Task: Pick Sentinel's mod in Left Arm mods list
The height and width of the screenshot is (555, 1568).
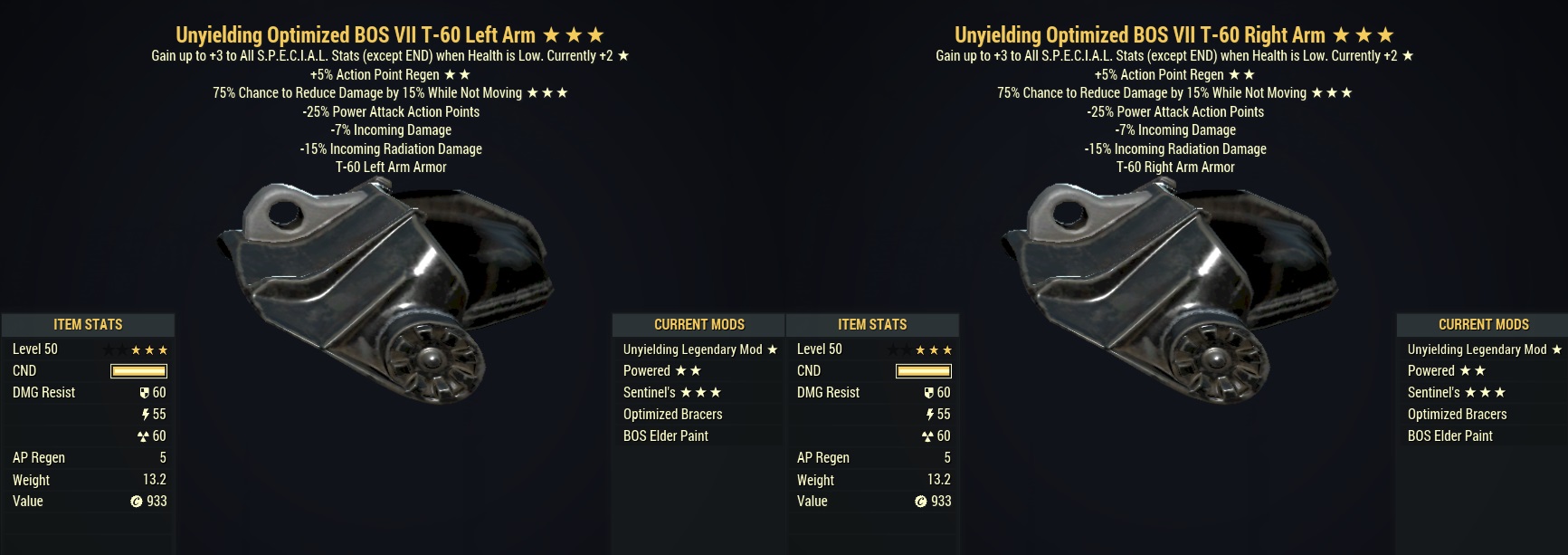Action: pos(671,392)
